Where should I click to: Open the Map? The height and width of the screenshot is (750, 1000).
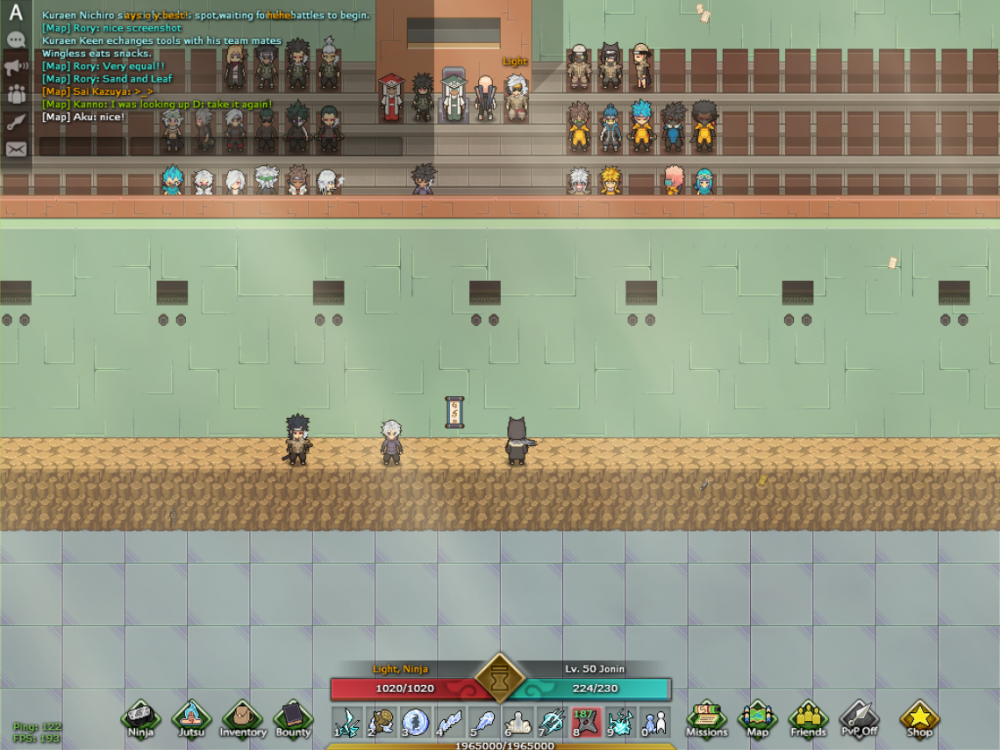click(757, 717)
